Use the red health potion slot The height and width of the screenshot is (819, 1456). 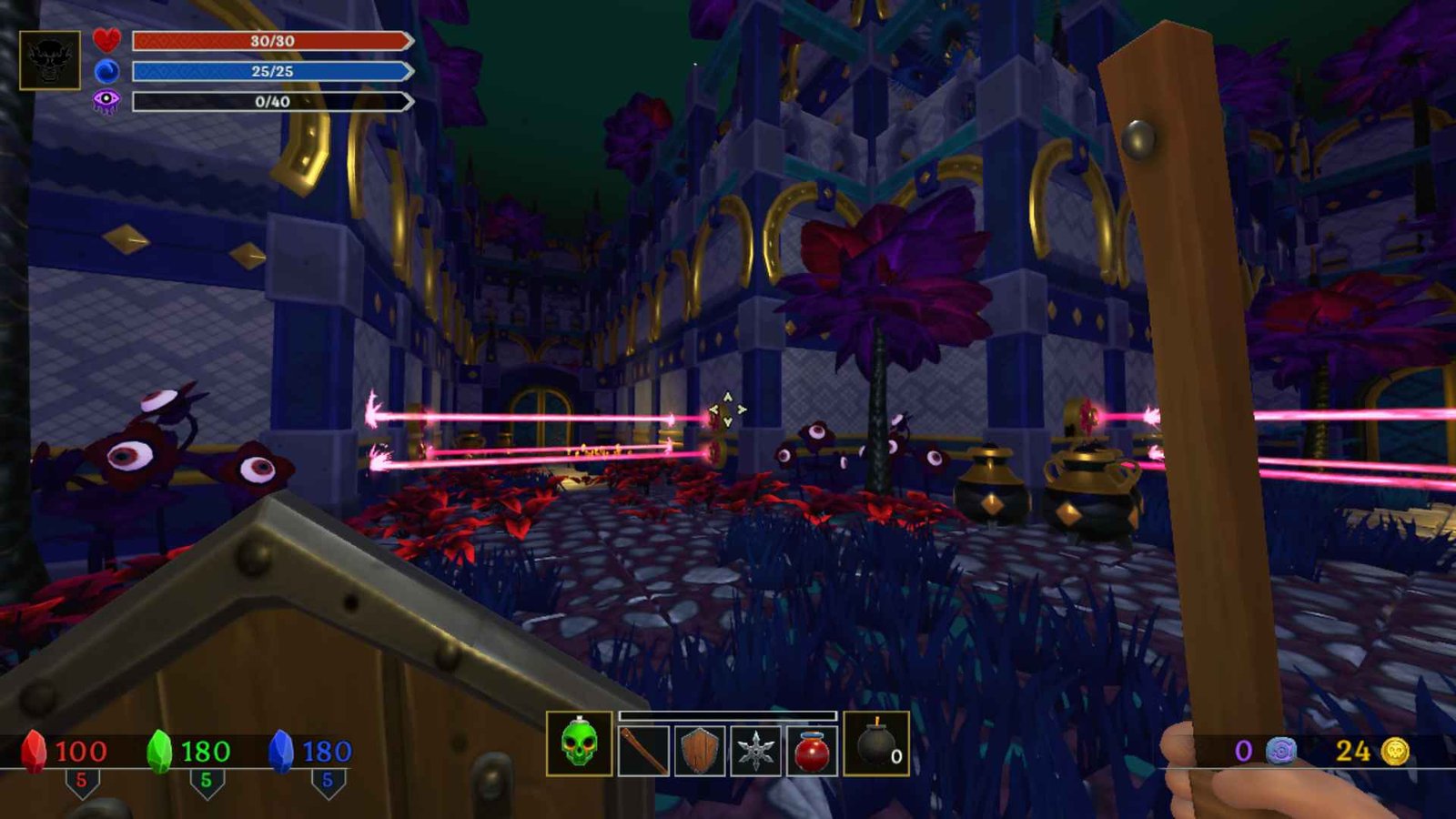[x=812, y=751]
